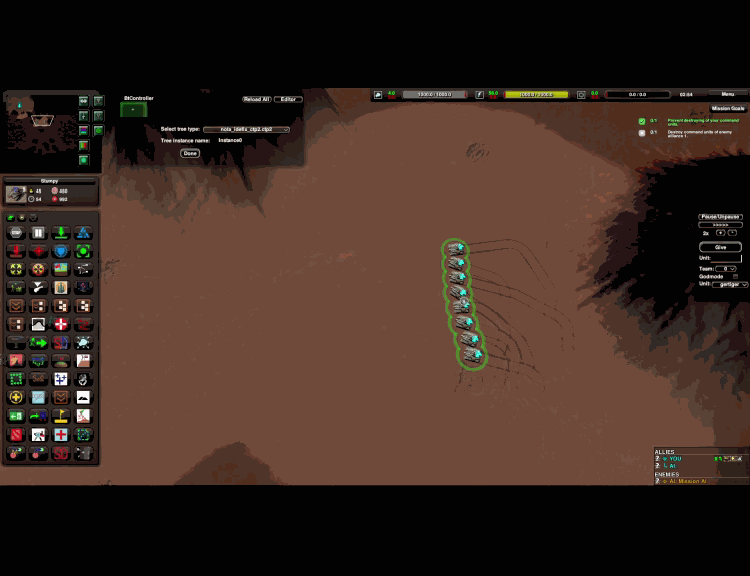Activate the pause bars command icon
750x576 pixels.
38,233
